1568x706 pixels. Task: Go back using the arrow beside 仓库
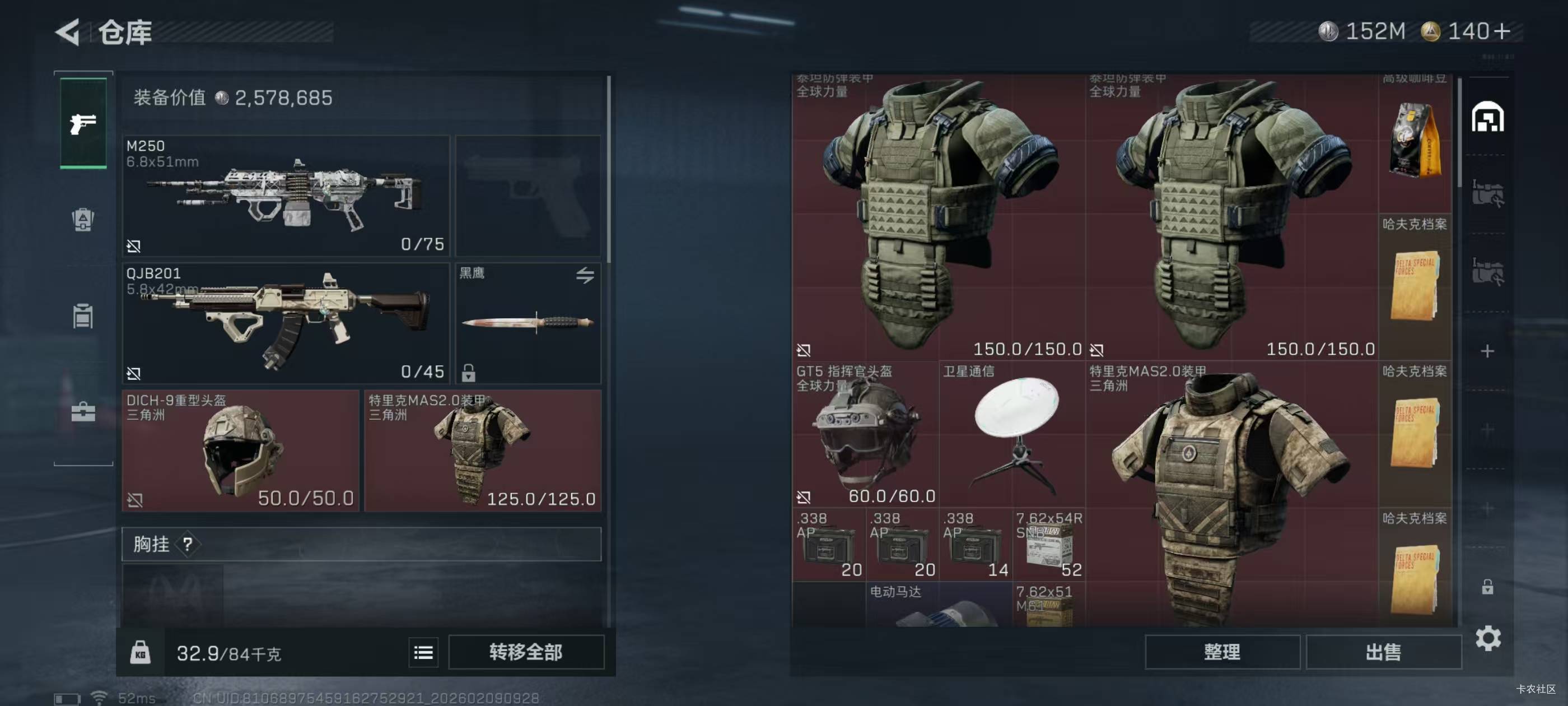point(68,32)
